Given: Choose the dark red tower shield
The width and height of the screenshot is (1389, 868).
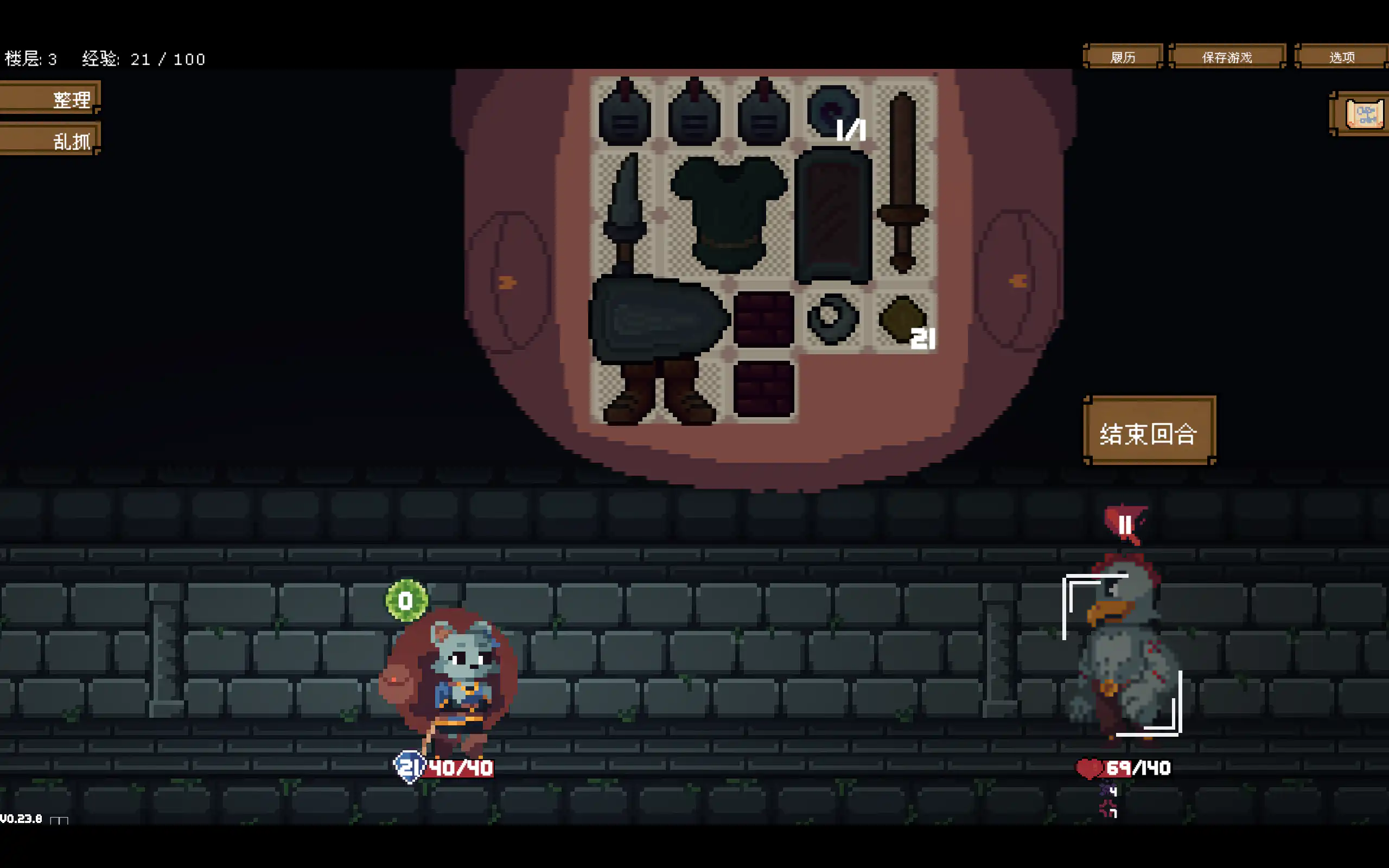Looking at the screenshot, I should pyautogui.click(x=833, y=215).
